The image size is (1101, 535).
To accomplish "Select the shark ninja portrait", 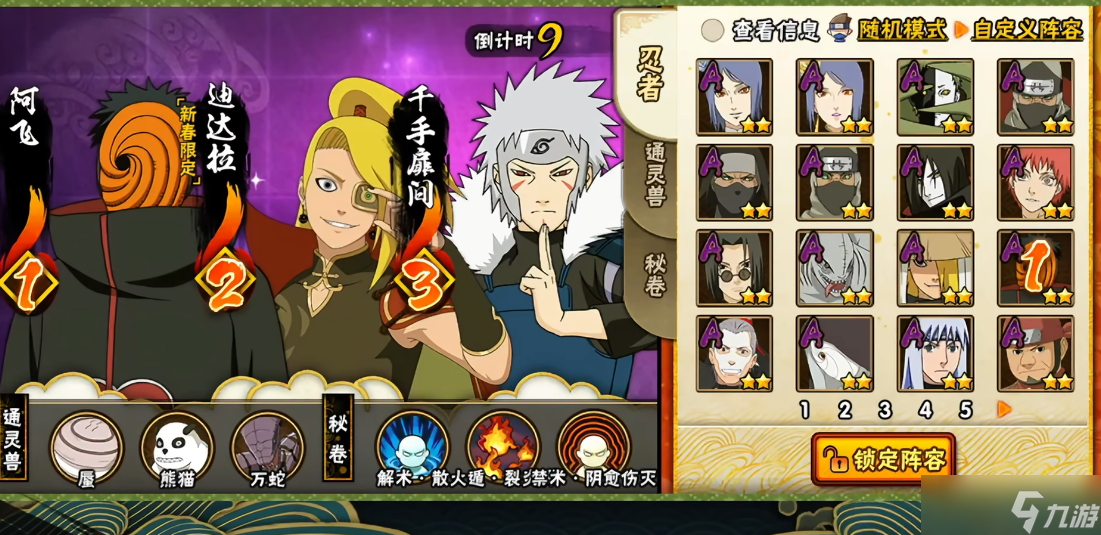I will point(835,268).
